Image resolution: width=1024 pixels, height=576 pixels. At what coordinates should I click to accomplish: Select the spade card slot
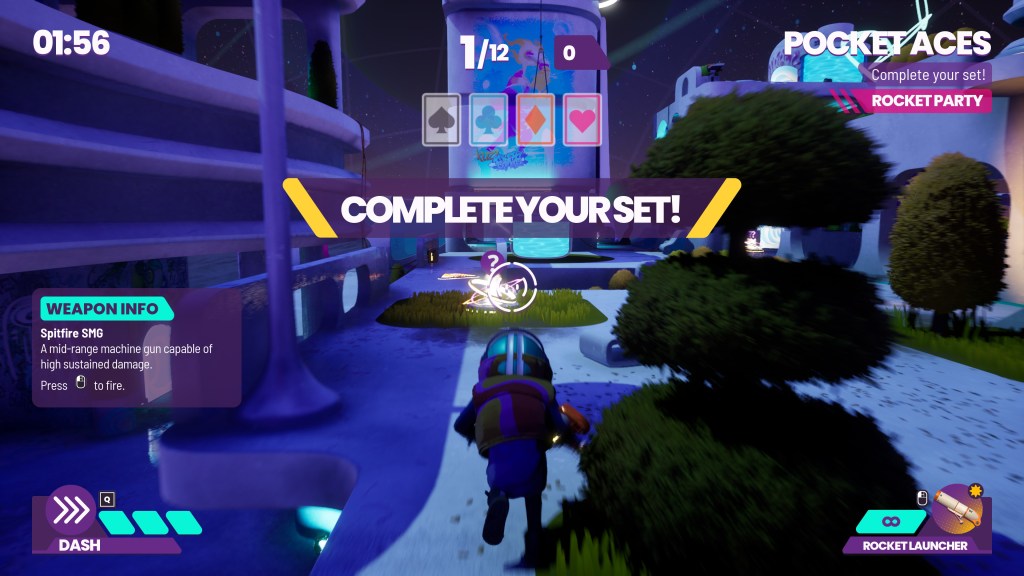coord(442,120)
